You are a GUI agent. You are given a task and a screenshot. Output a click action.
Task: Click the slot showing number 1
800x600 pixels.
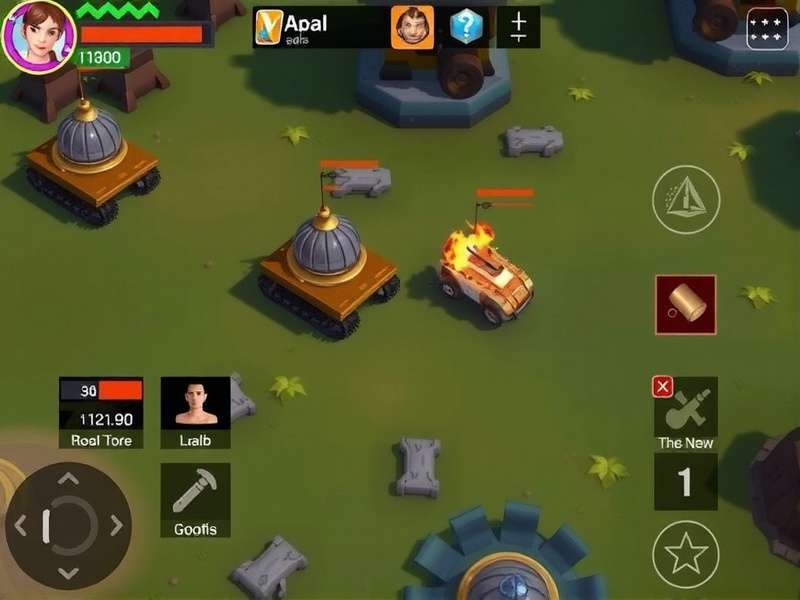click(686, 482)
